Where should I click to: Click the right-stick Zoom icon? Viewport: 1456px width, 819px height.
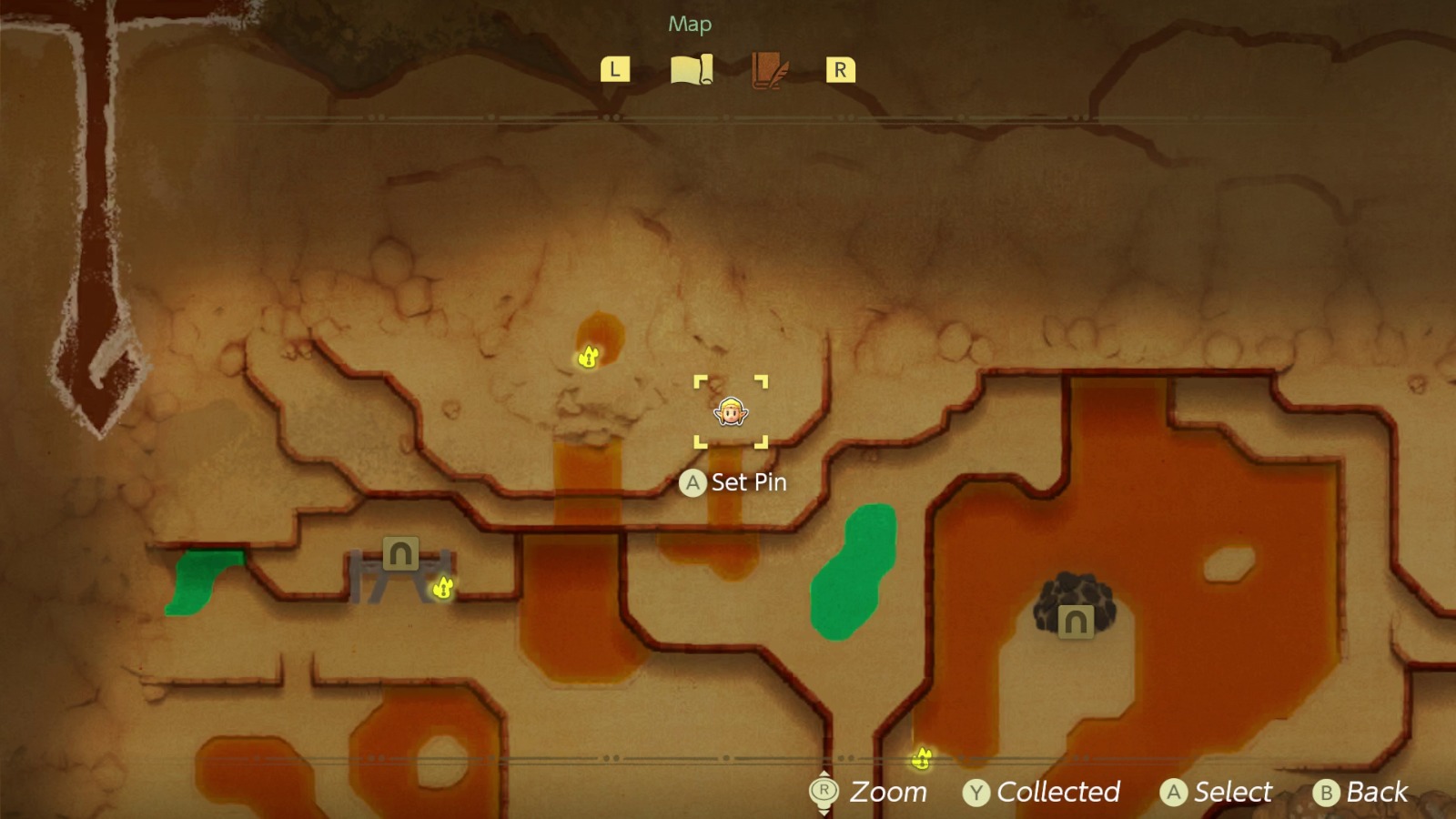click(824, 791)
